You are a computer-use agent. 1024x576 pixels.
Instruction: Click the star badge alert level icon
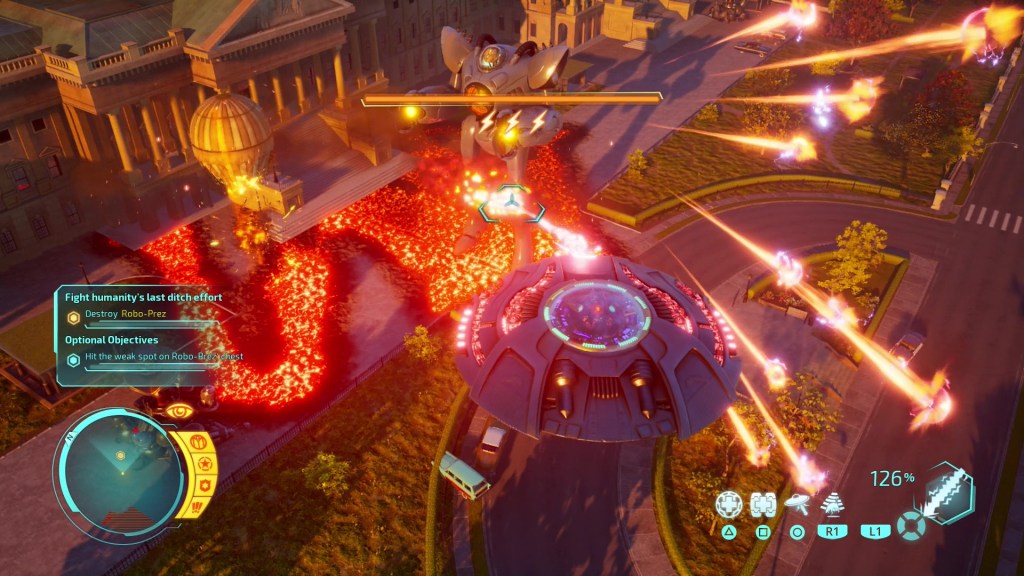(204, 464)
